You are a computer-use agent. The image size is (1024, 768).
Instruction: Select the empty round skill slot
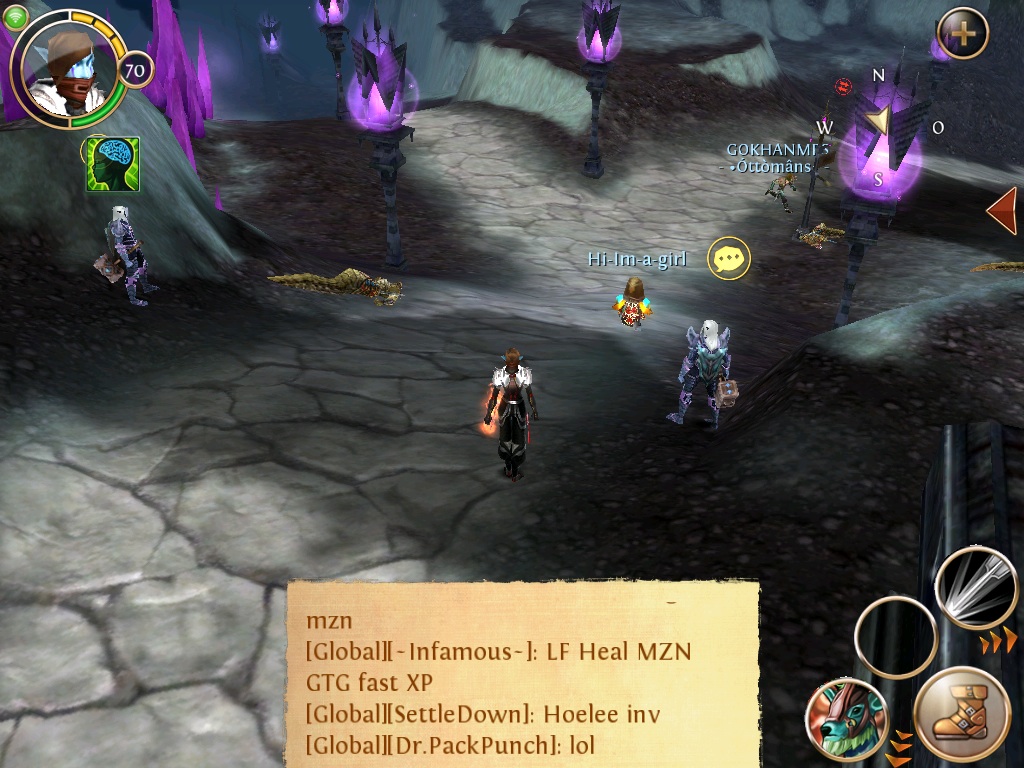[895, 637]
